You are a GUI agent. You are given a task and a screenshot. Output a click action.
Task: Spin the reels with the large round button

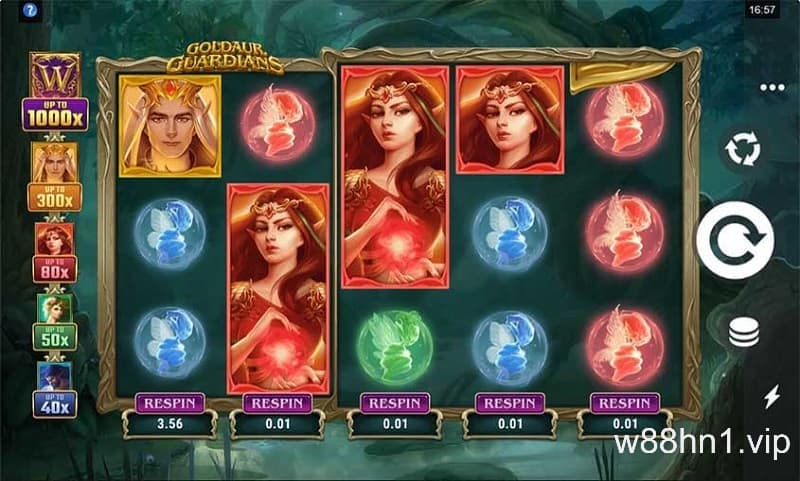(x=742, y=238)
